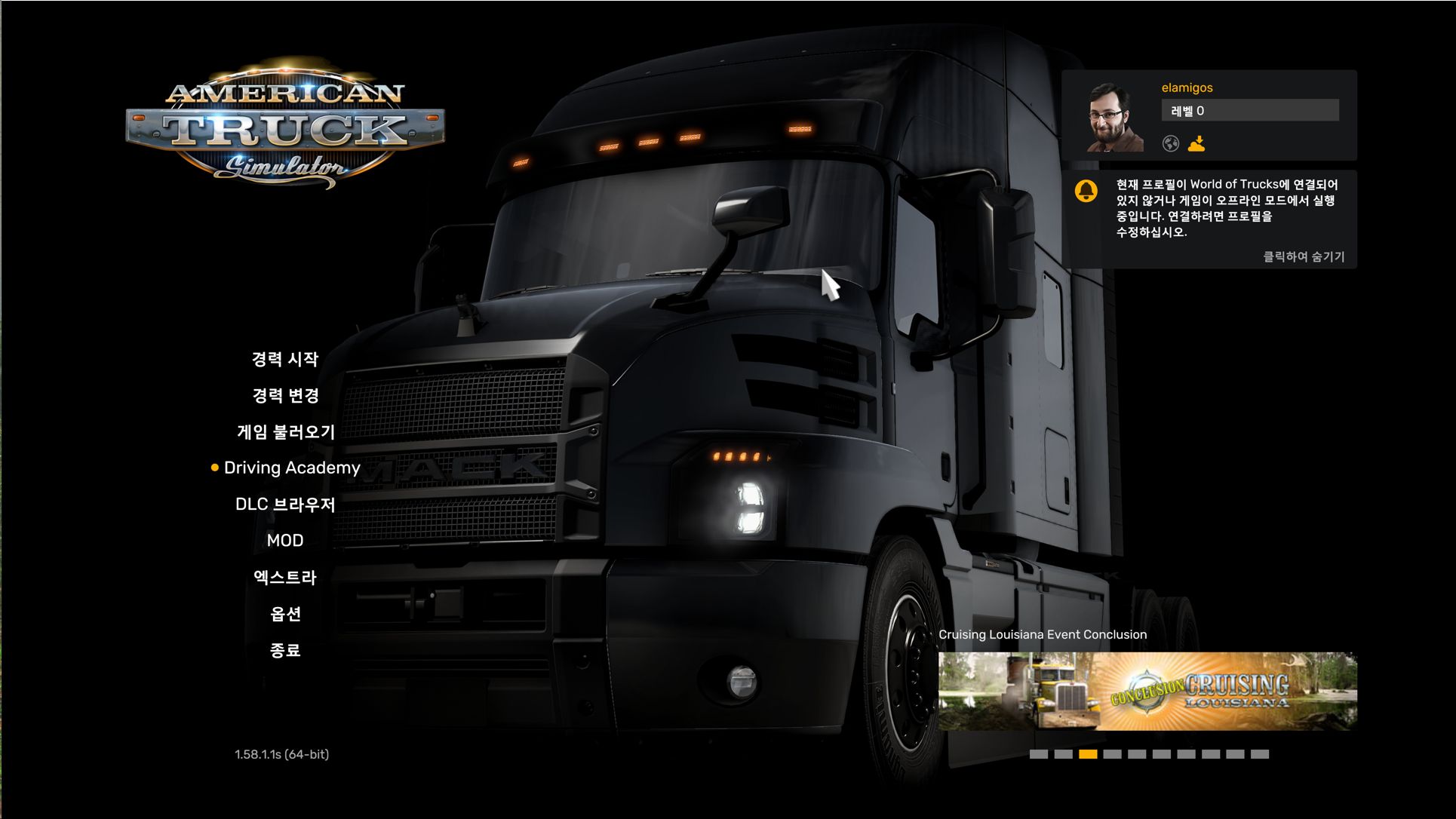Screen dimensions: 1456x819
Task: Click the elamigos profile name
Action: click(1187, 87)
